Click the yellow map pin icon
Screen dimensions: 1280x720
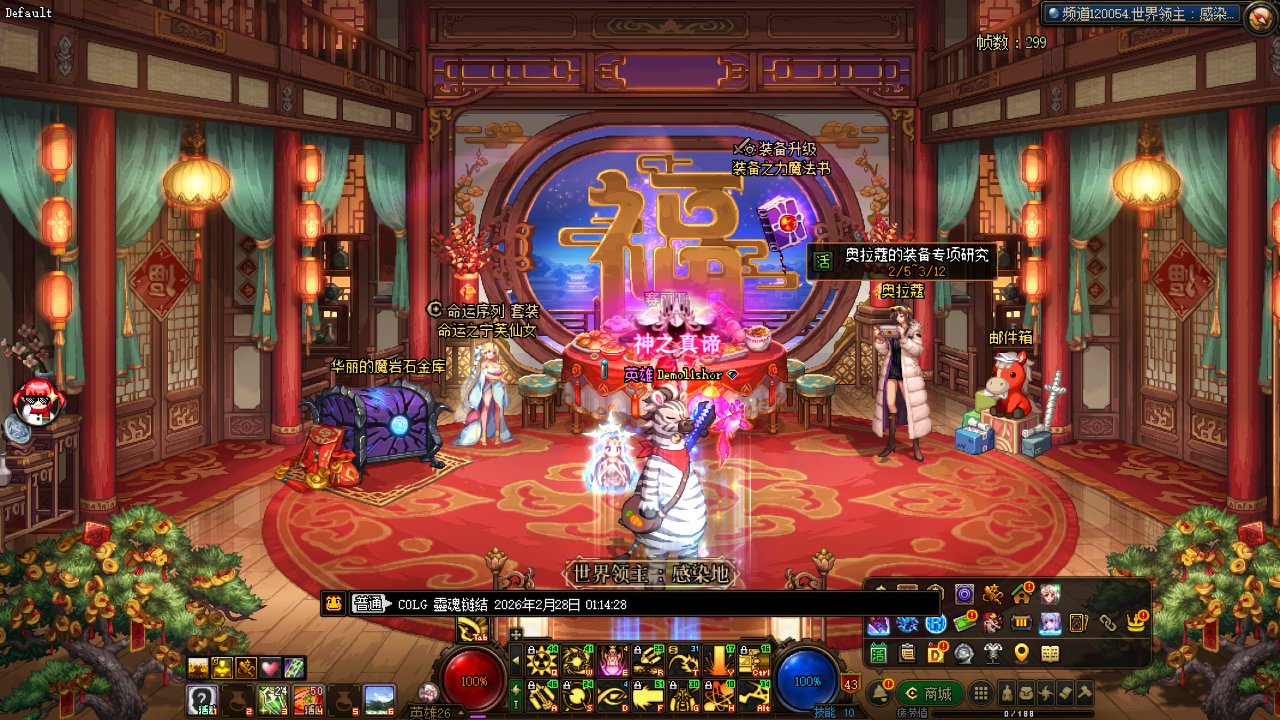click(x=1021, y=653)
